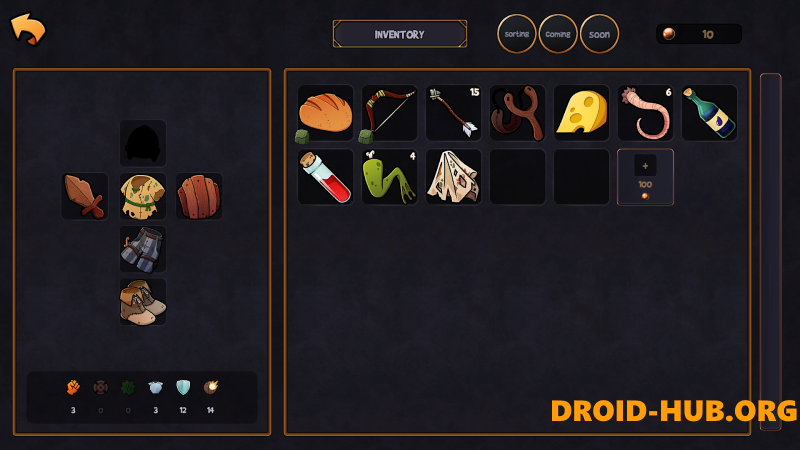Use the red potion vial slot
Screen dimensions: 800x450
click(325, 177)
